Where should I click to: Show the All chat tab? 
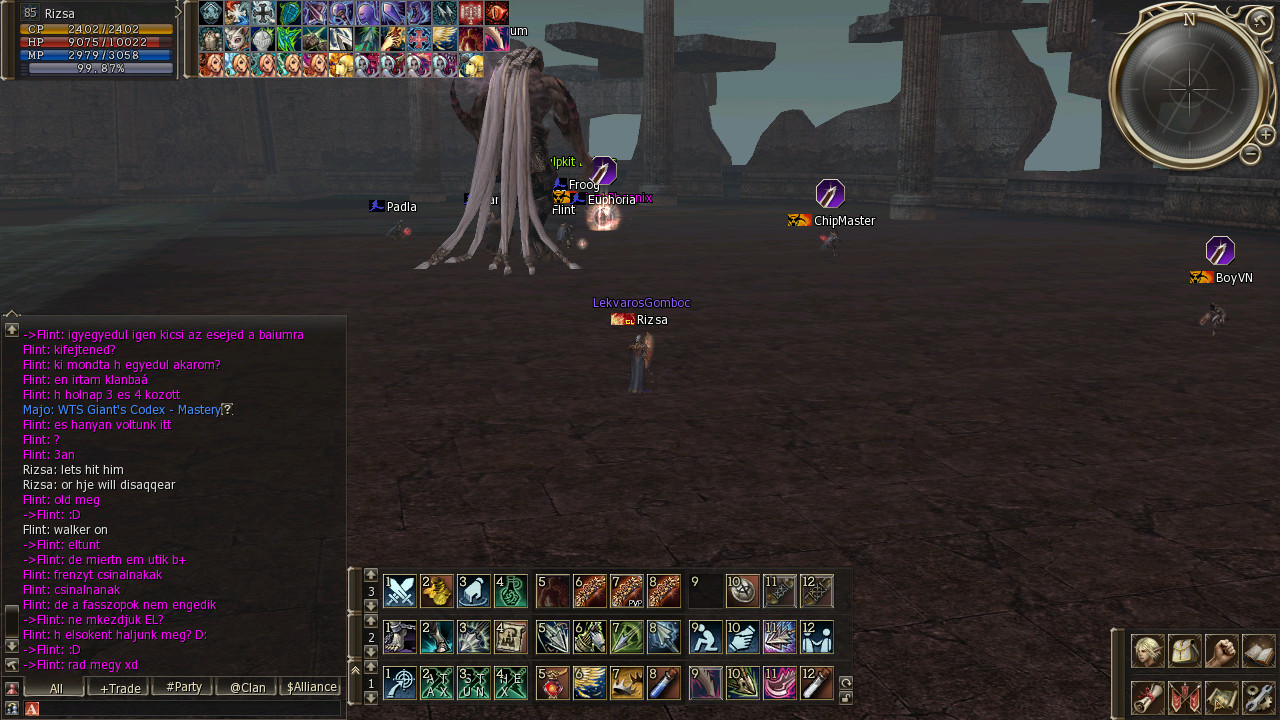55,687
